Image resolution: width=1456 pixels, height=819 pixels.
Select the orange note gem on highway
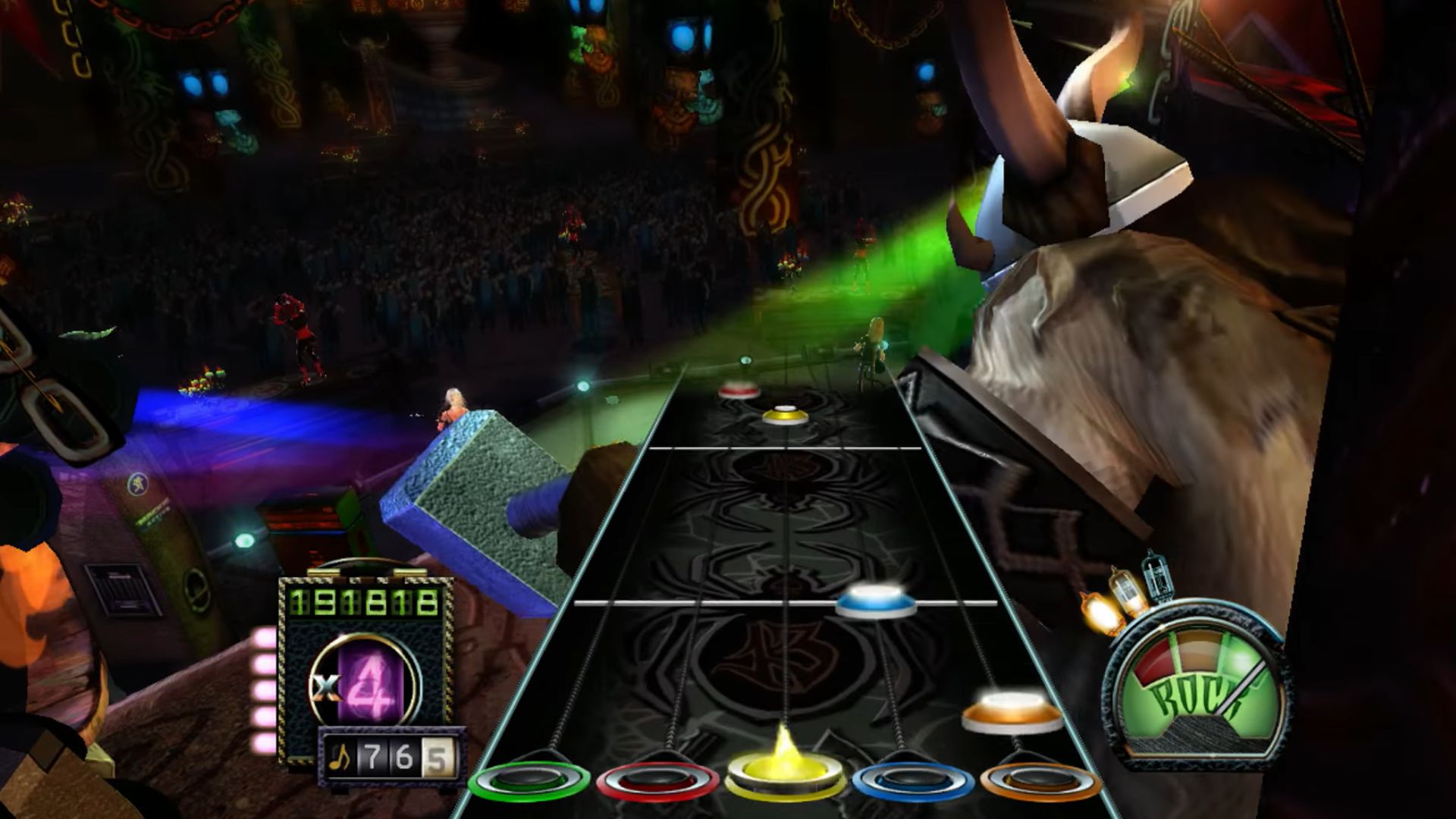click(1012, 711)
